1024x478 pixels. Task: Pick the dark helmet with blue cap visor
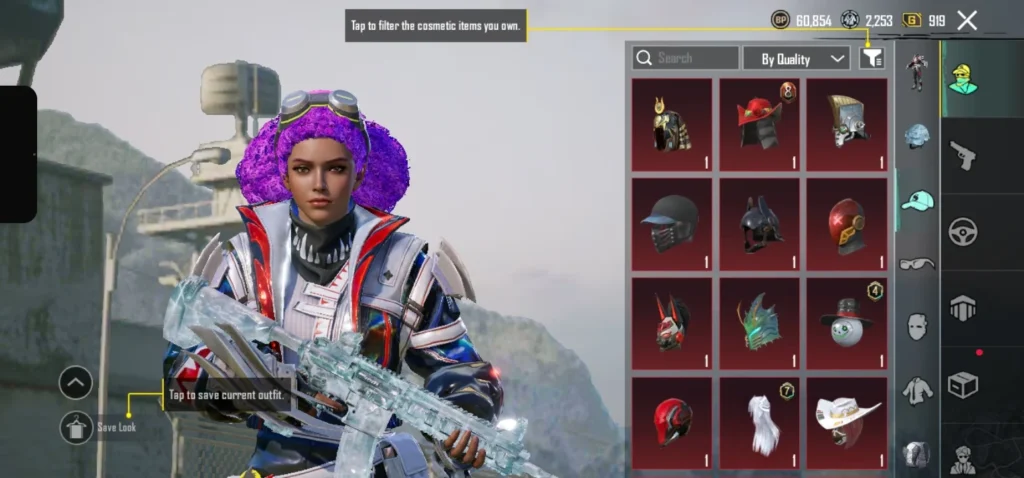tap(671, 224)
